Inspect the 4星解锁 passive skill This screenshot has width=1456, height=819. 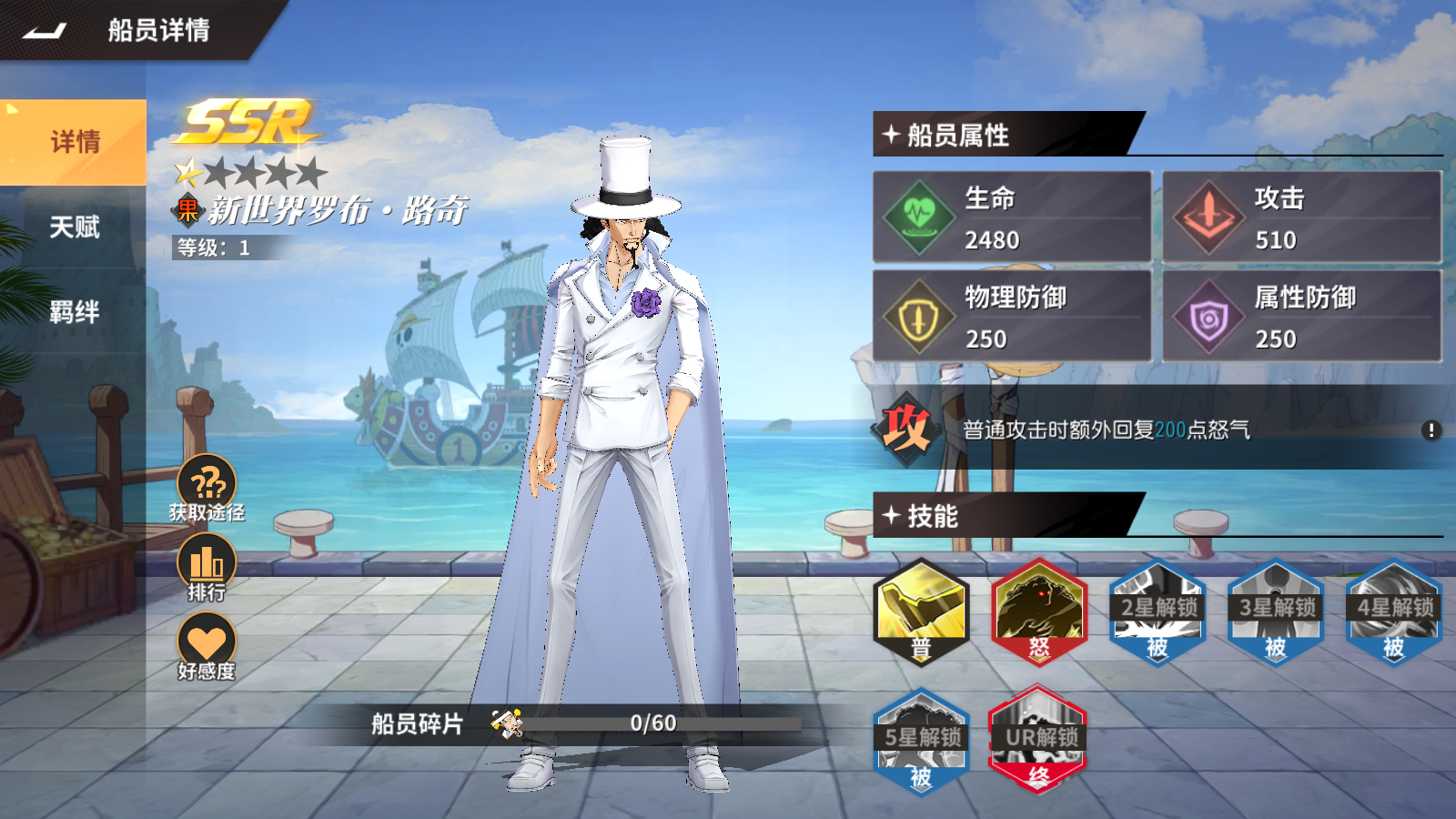pos(1394,612)
